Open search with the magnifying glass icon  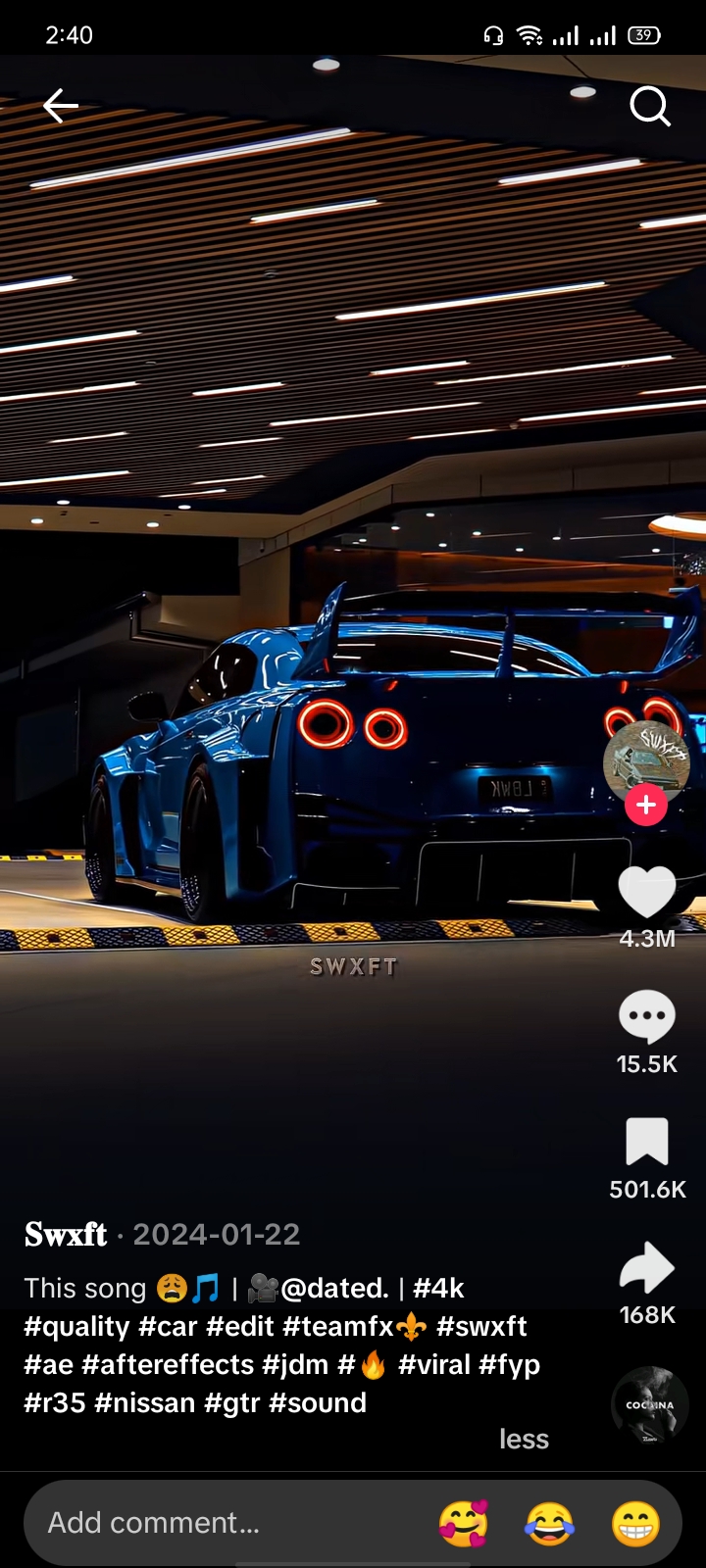pyautogui.click(x=649, y=106)
